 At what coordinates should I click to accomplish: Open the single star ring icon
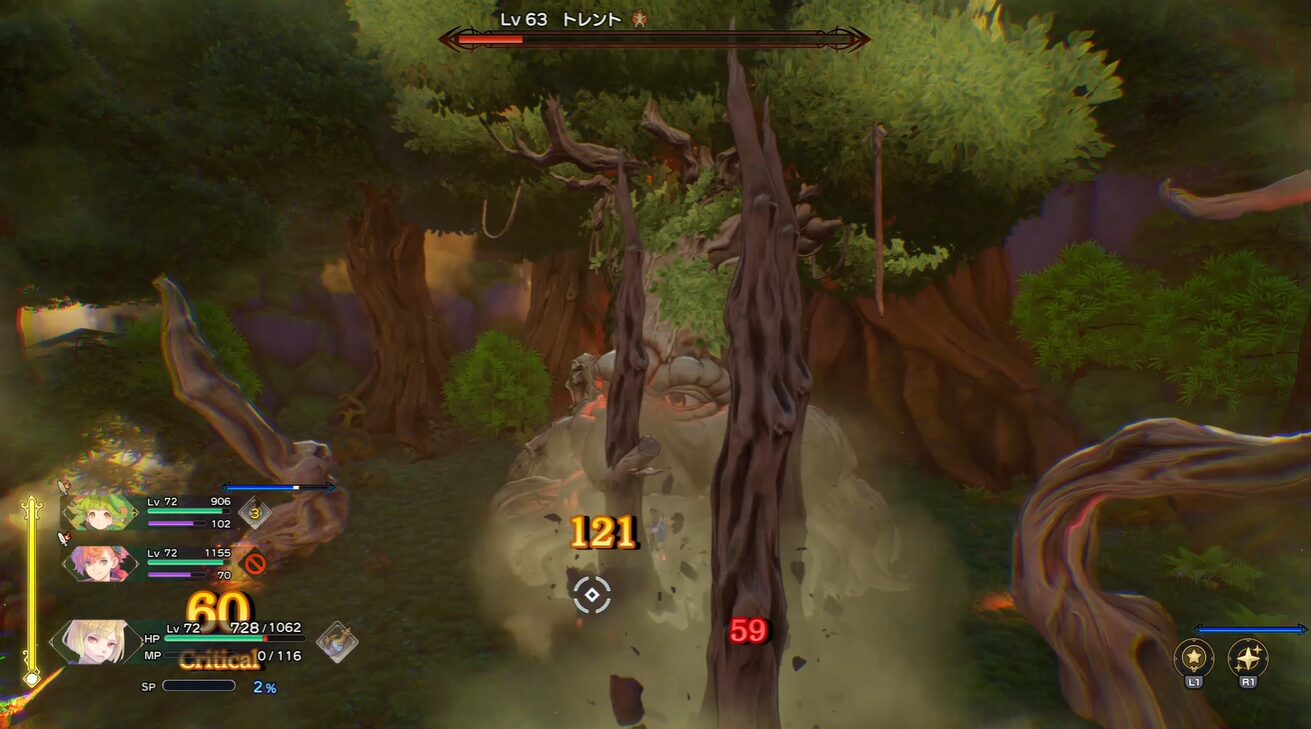pyautogui.click(x=1194, y=658)
